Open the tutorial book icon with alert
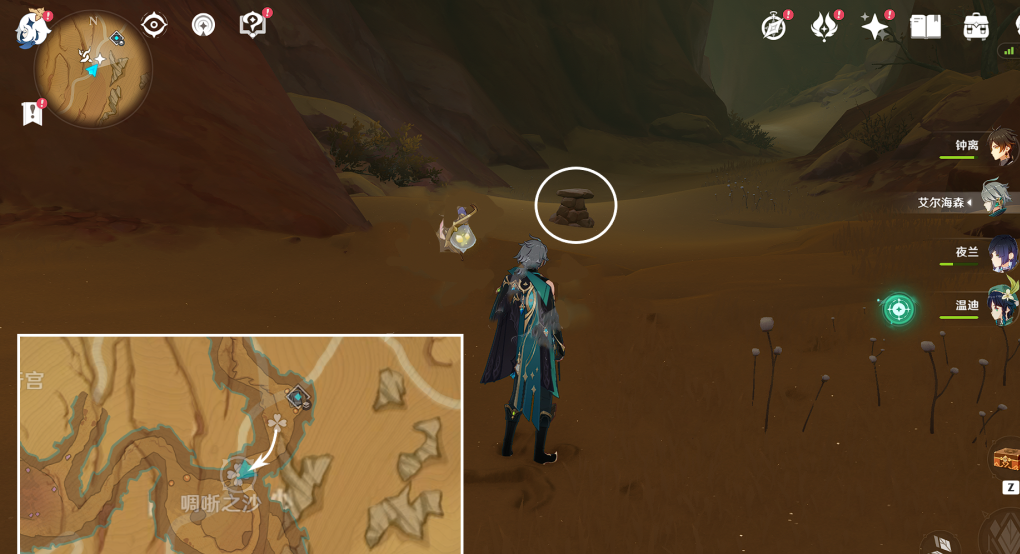Image resolution: width=1020 pixels, height=554 pixels. [x=253, y=25]
